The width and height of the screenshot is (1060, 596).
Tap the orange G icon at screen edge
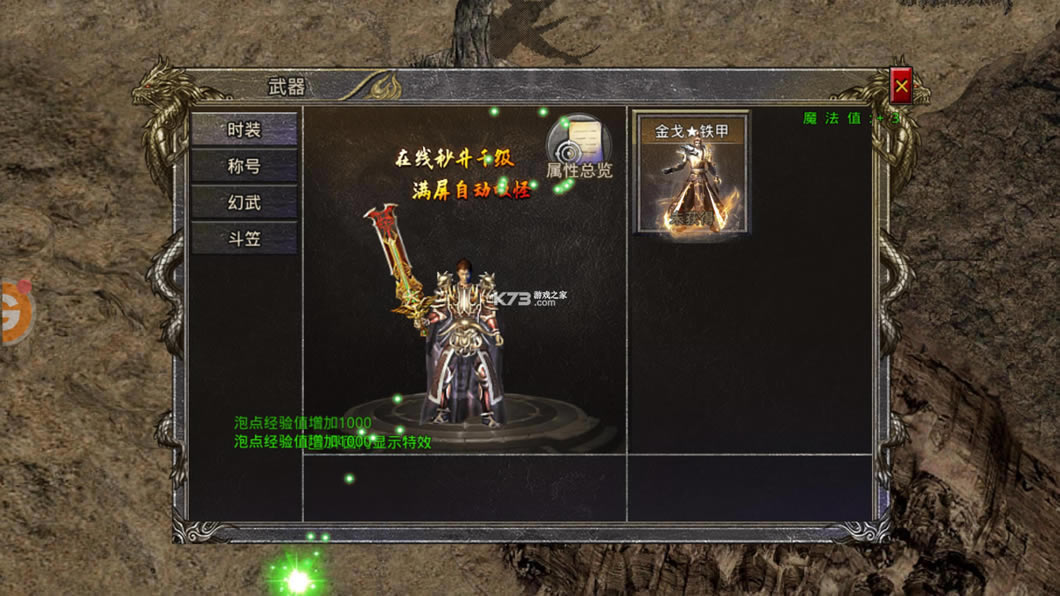pos(14,312)
